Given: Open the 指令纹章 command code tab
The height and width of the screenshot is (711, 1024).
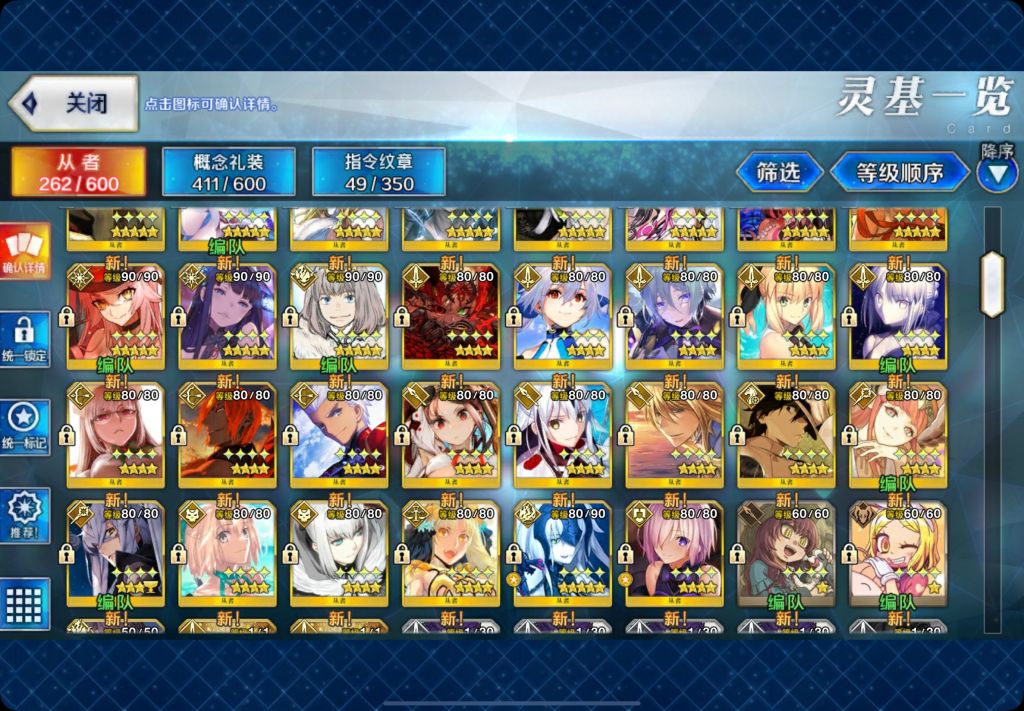Looking at the screenshot, I should click(x=379, y=172).
